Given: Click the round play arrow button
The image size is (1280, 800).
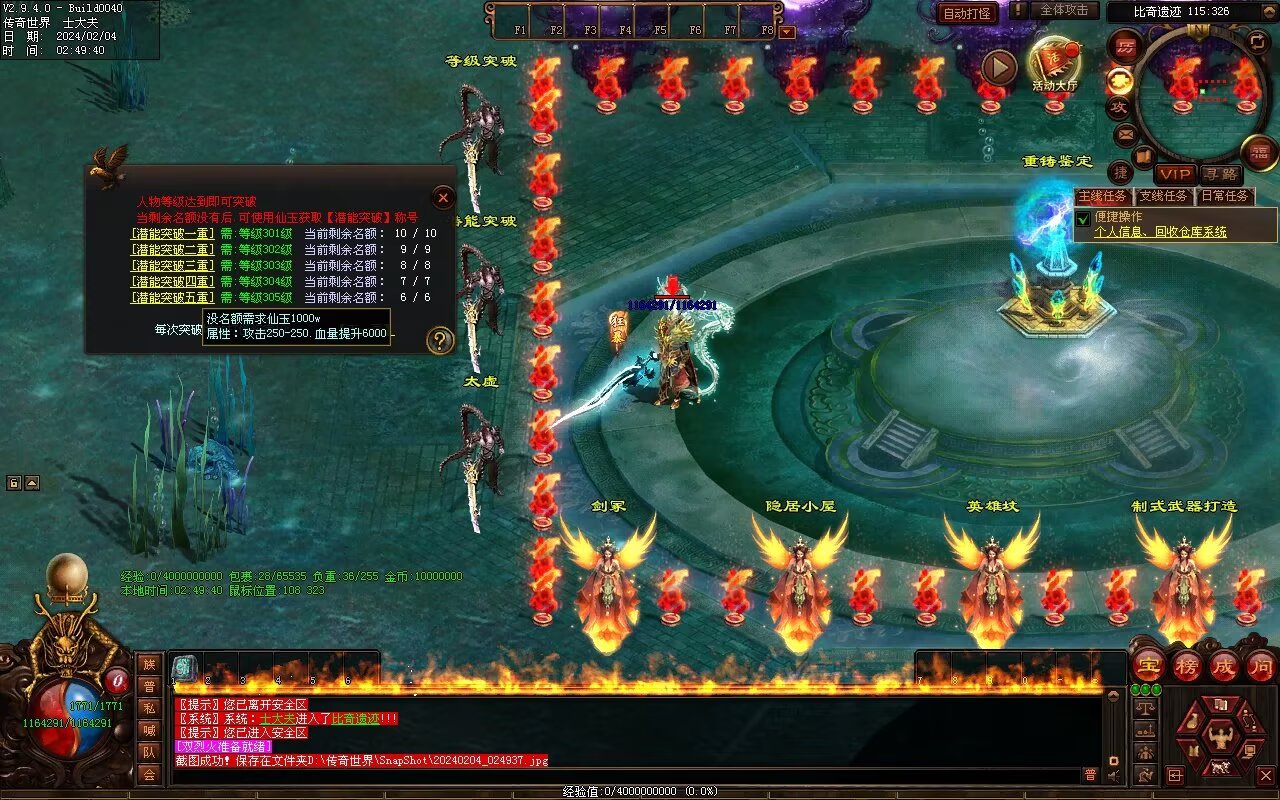Looking at the screenshot, I should (998, 67).
